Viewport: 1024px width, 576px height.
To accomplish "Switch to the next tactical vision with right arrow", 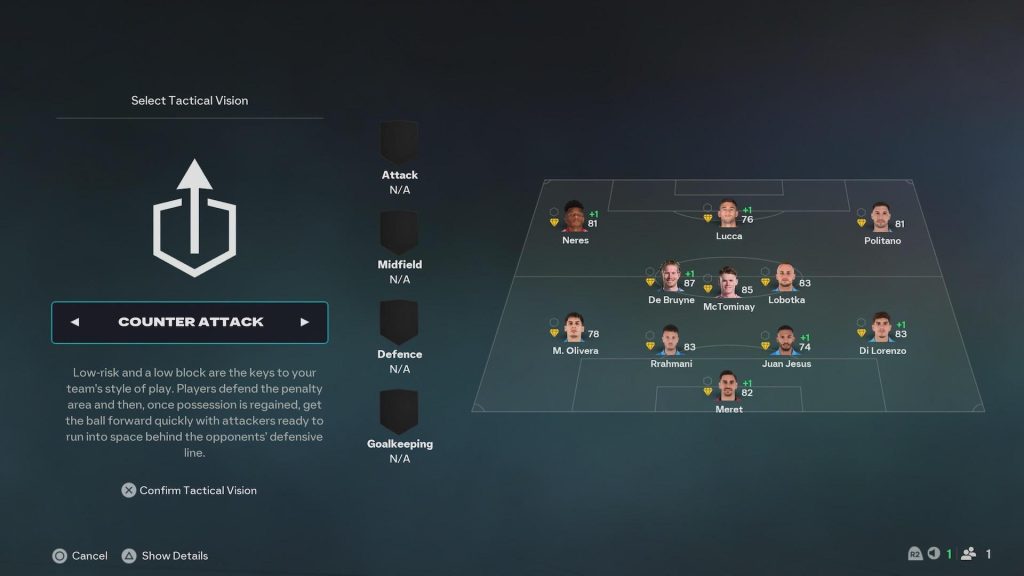I will pos(304,322).
